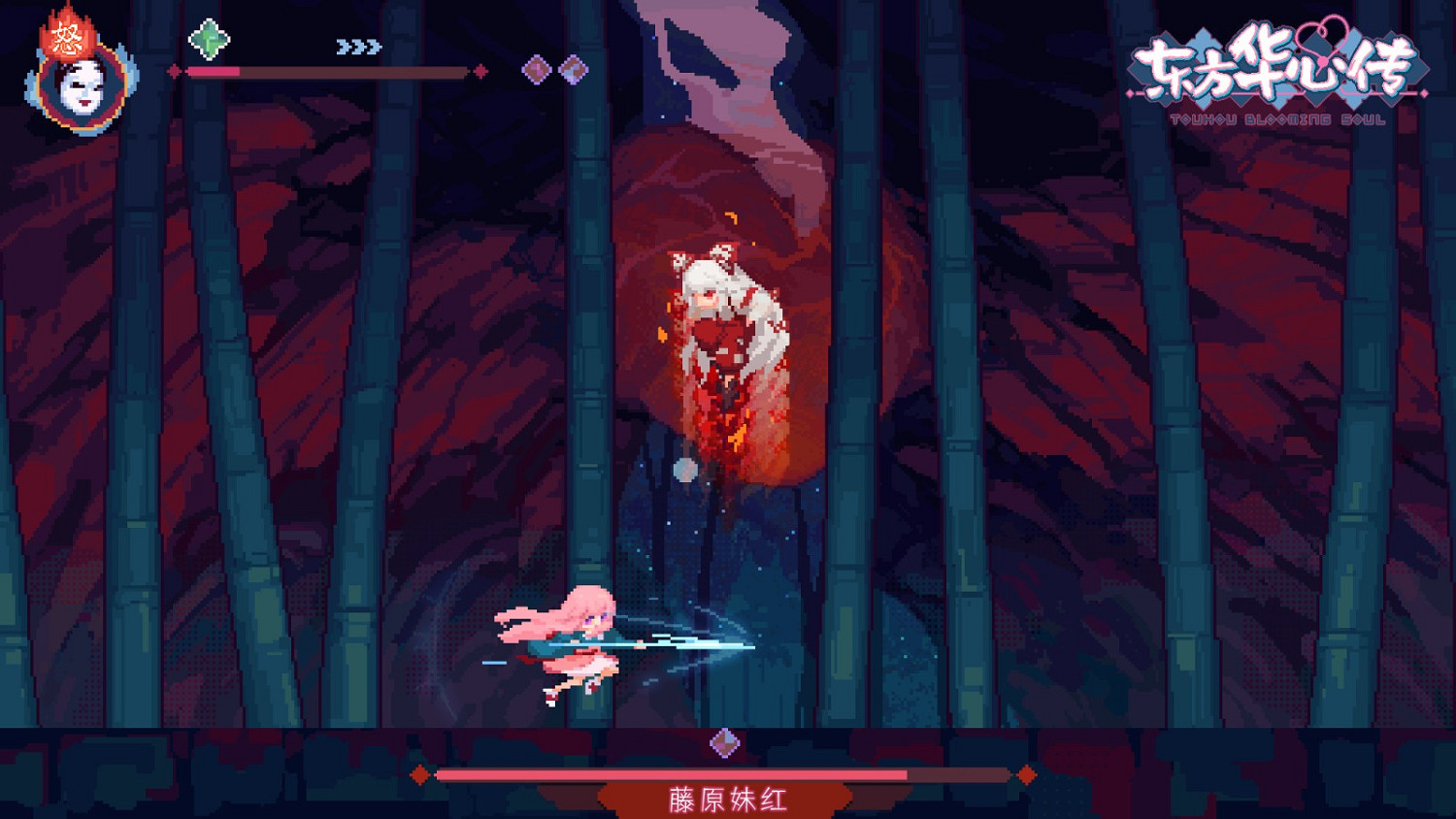The image size is (1456, 819).
Task: Click the red diamond right of boss health bar
Action: click(1027, 774)
